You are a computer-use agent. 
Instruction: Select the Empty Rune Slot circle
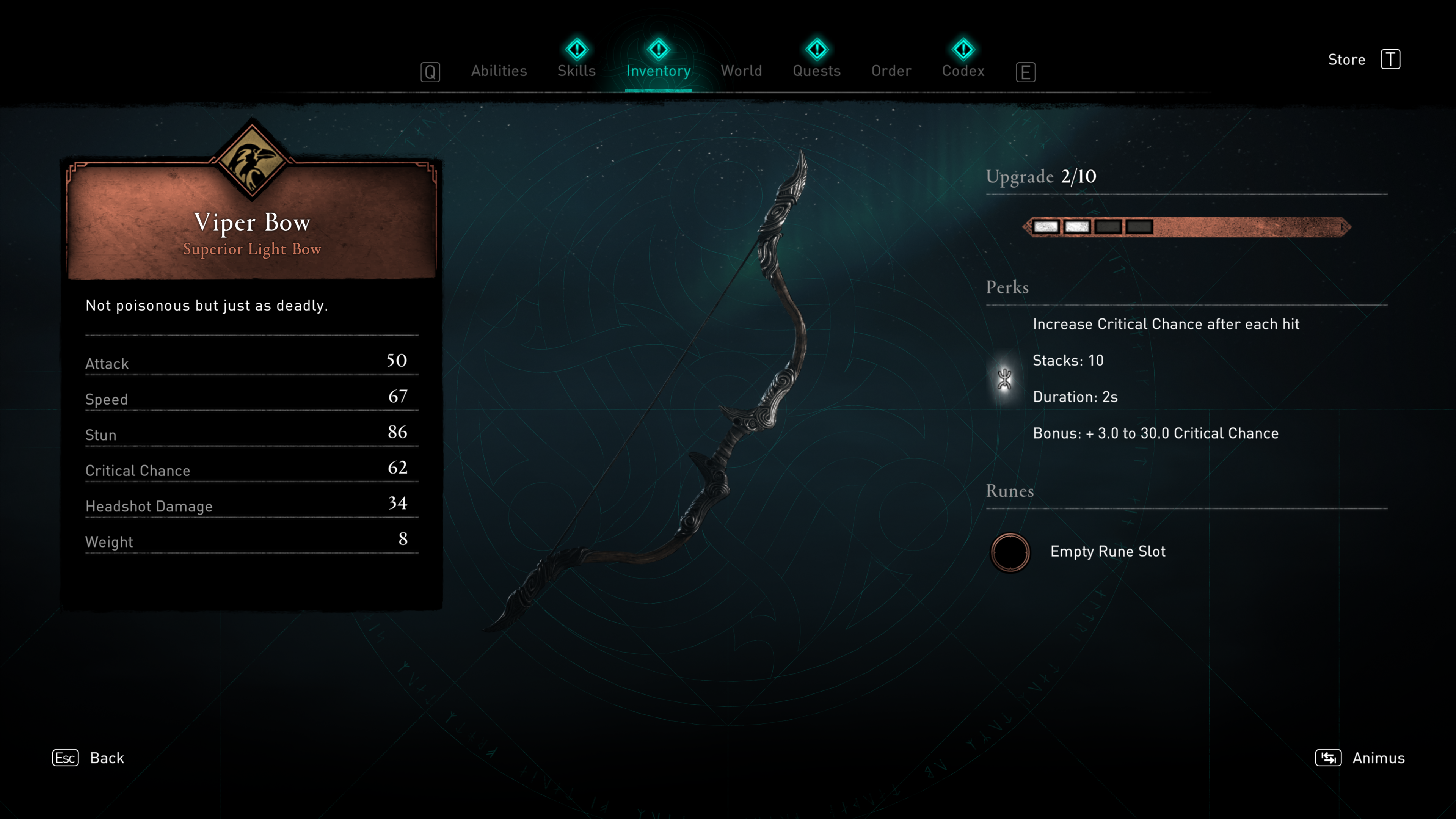[x=1010, y=552]
